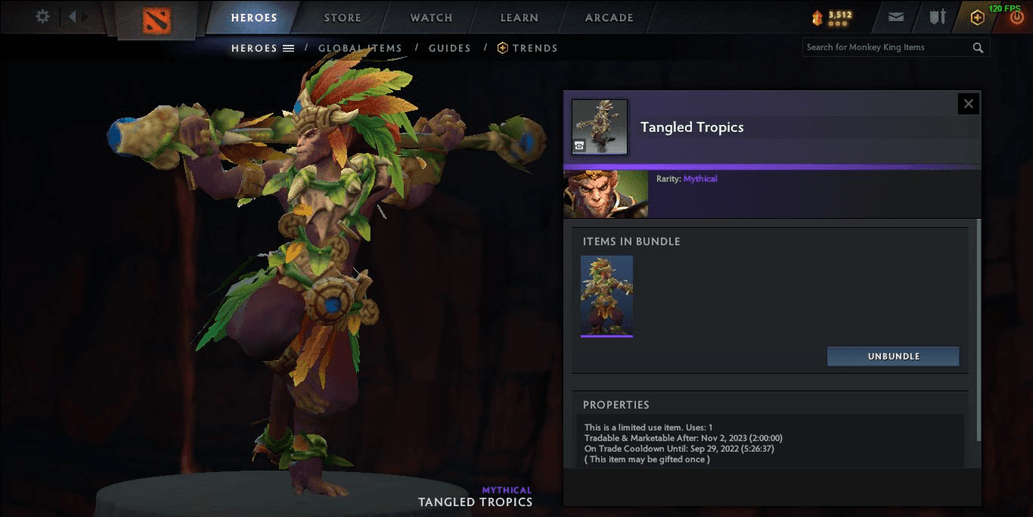The image size is (1033, 517).
Task: Open the settings gear
Action: pos(42,17)
